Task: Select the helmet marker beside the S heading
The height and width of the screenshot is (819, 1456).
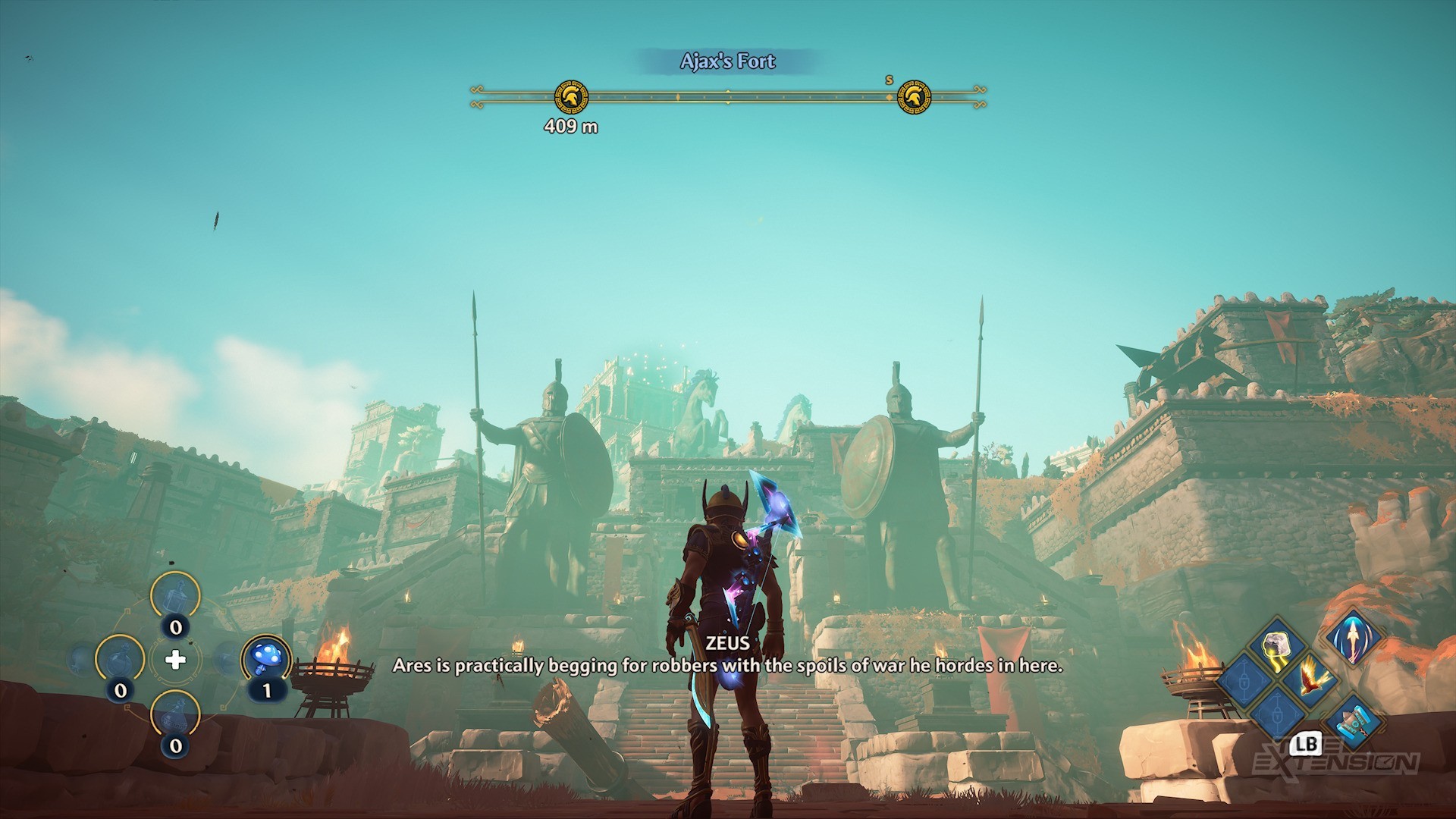Action: (x=913, y=97)
